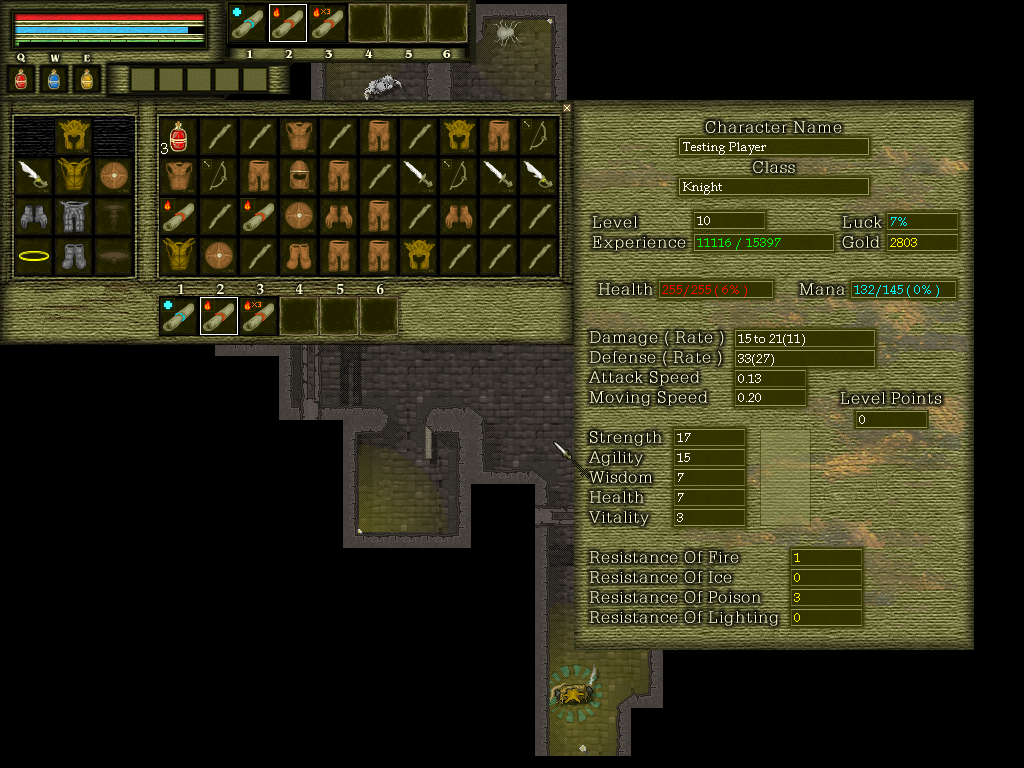1024x768 pixels.
Task: Click the Character Name field 'Testing Player'
Action: point(773,147)
